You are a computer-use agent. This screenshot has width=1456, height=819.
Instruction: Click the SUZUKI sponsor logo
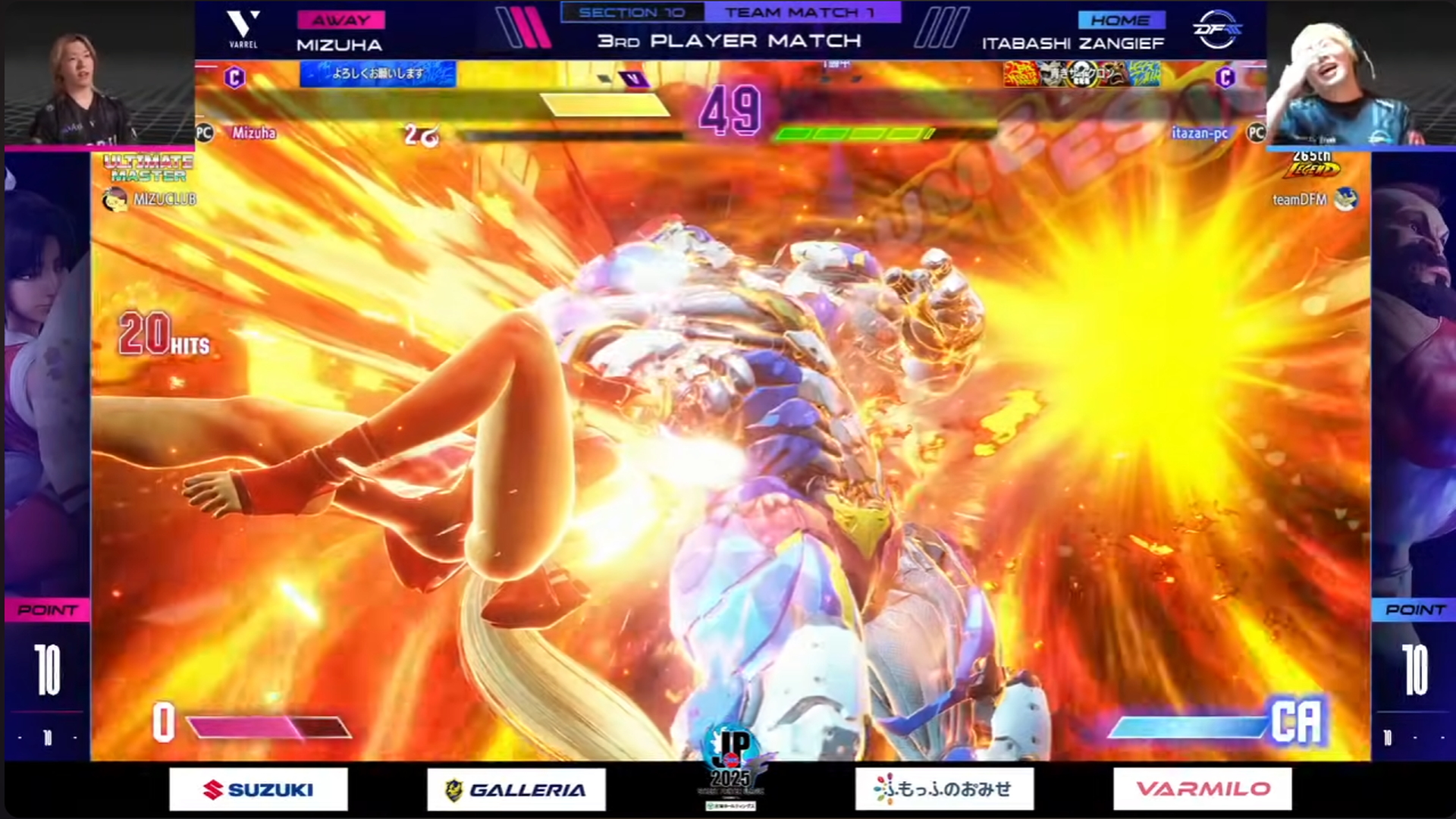pyautogui.click(x=258, y=787)
